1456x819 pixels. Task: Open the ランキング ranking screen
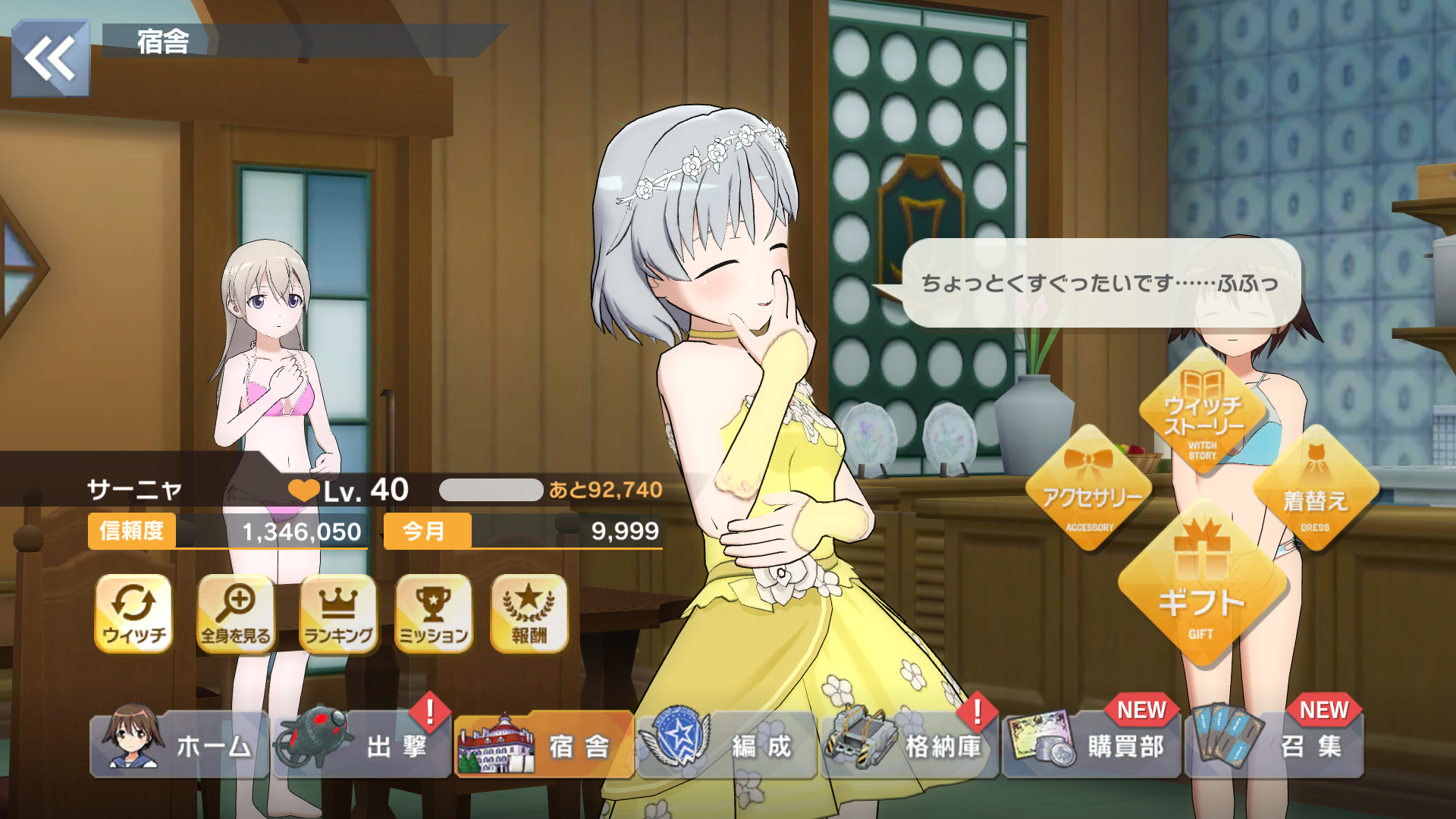(x=338, y=613)
